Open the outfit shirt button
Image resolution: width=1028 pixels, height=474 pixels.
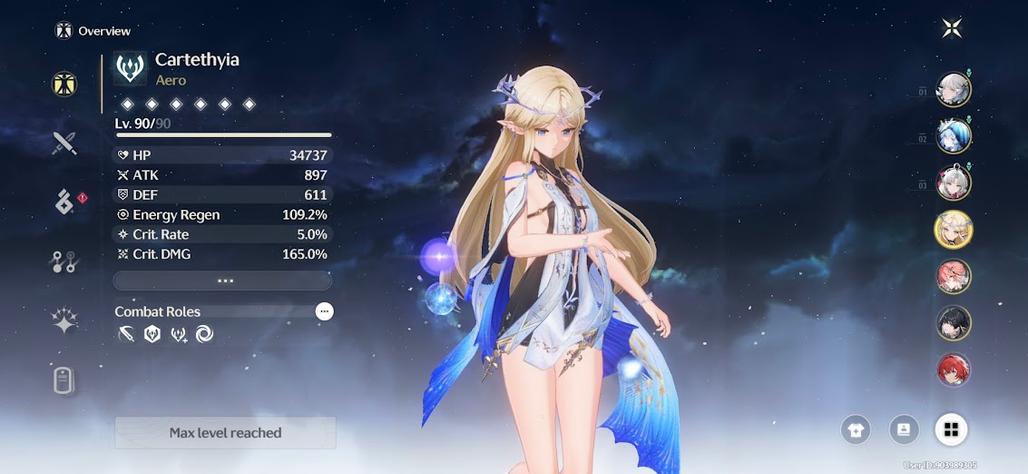click(x=855, y=430)
